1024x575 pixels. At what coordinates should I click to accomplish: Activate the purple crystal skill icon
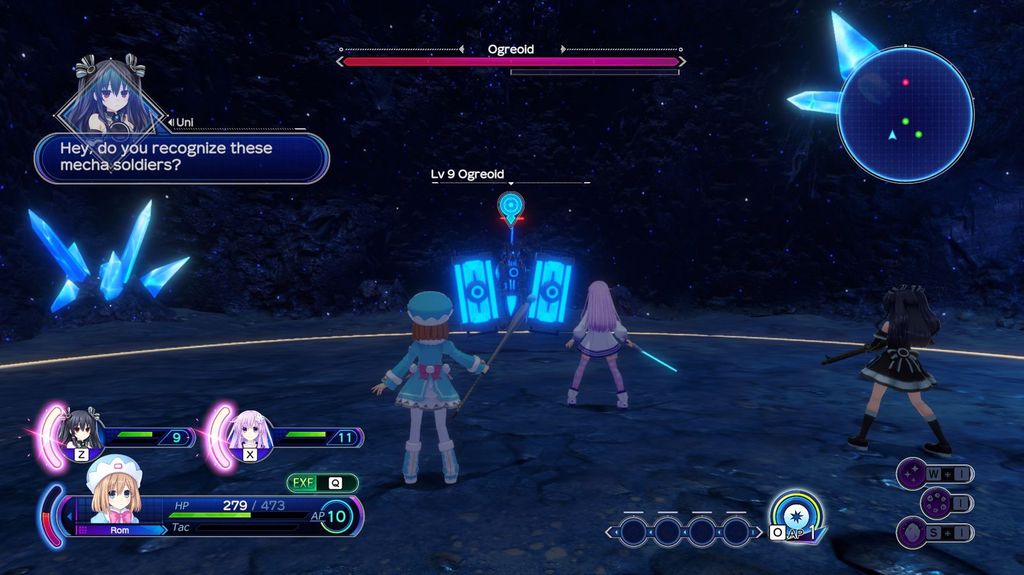(x=911, y=531)
